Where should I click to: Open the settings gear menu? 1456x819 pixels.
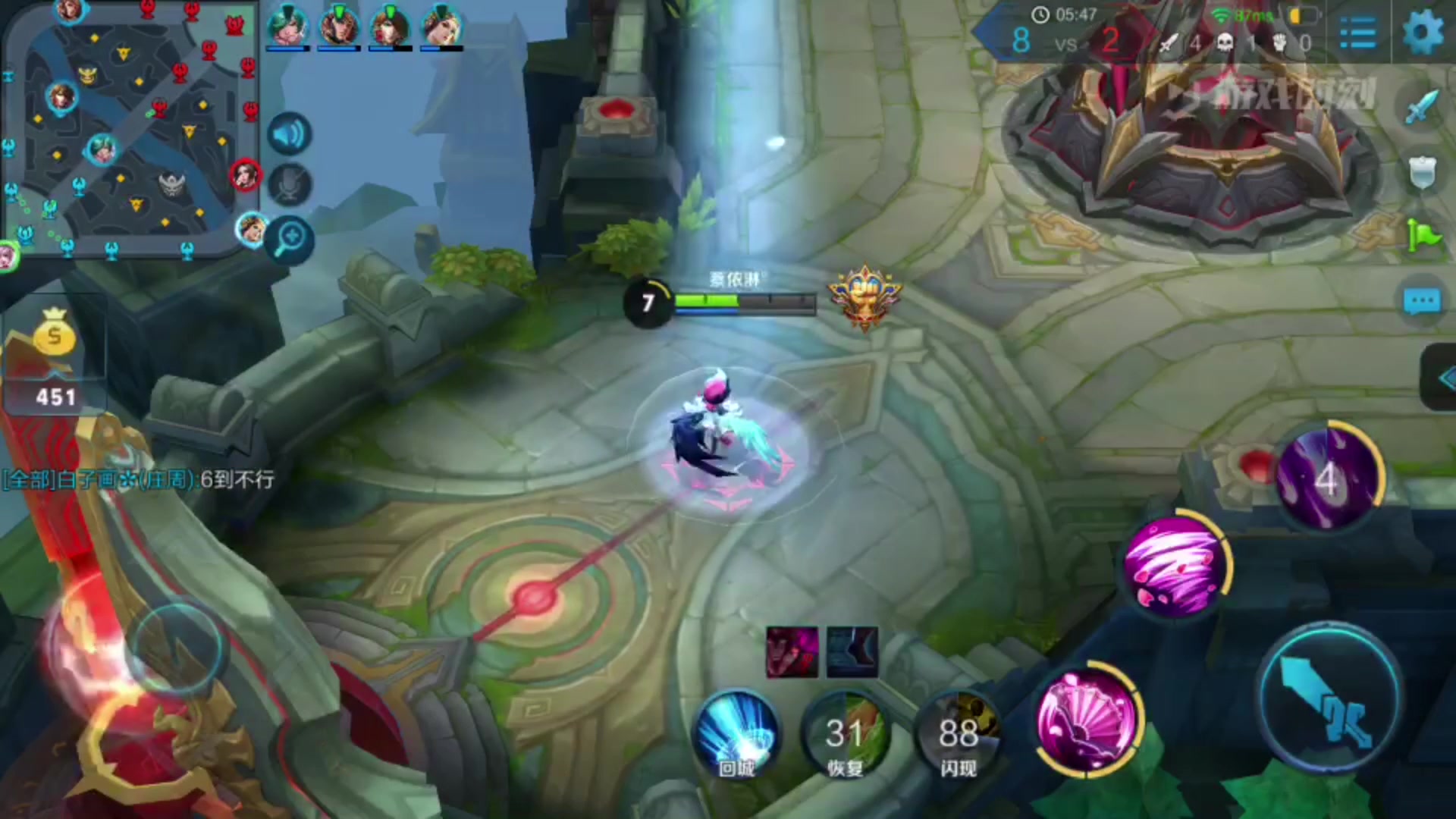[1423, 33]
